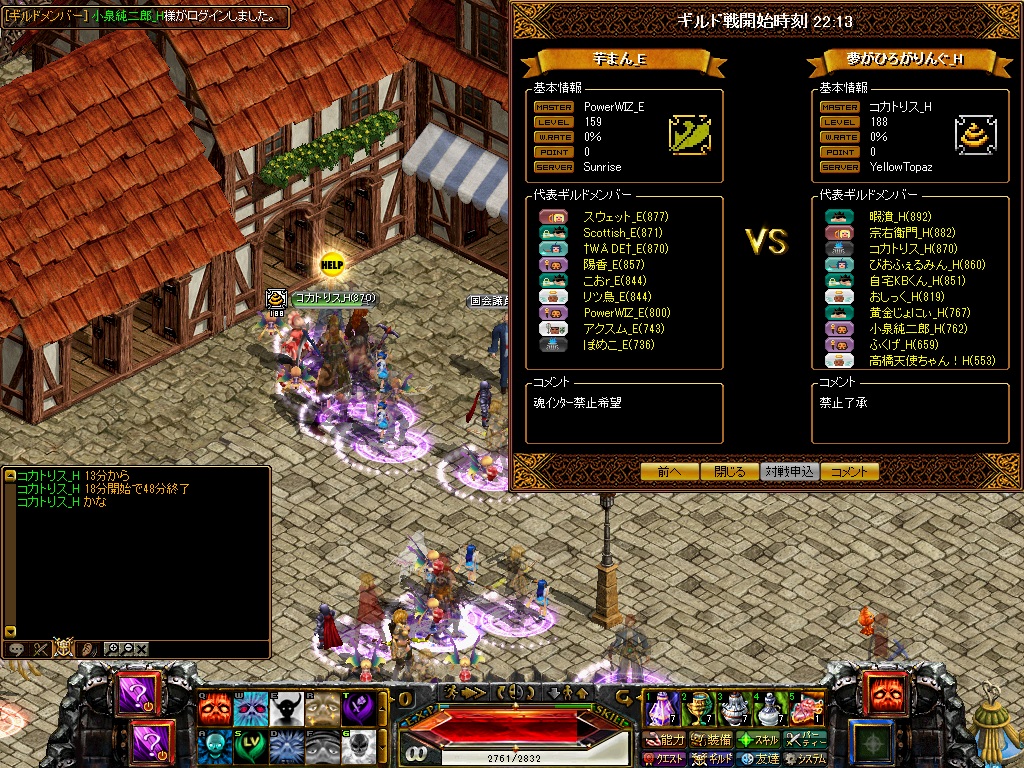Click the 対戦申込 match request button

(789, 472)
